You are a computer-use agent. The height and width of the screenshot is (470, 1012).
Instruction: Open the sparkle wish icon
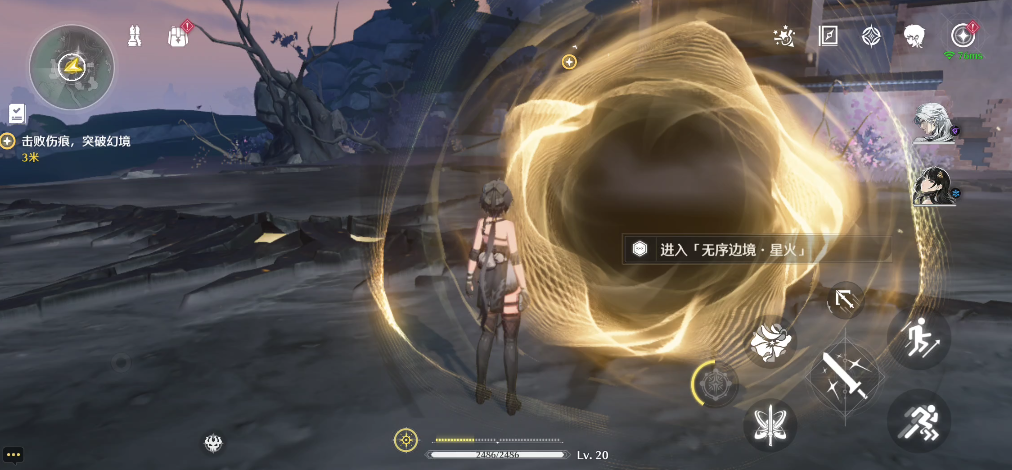pyautogui.click(x=786, y=37)
